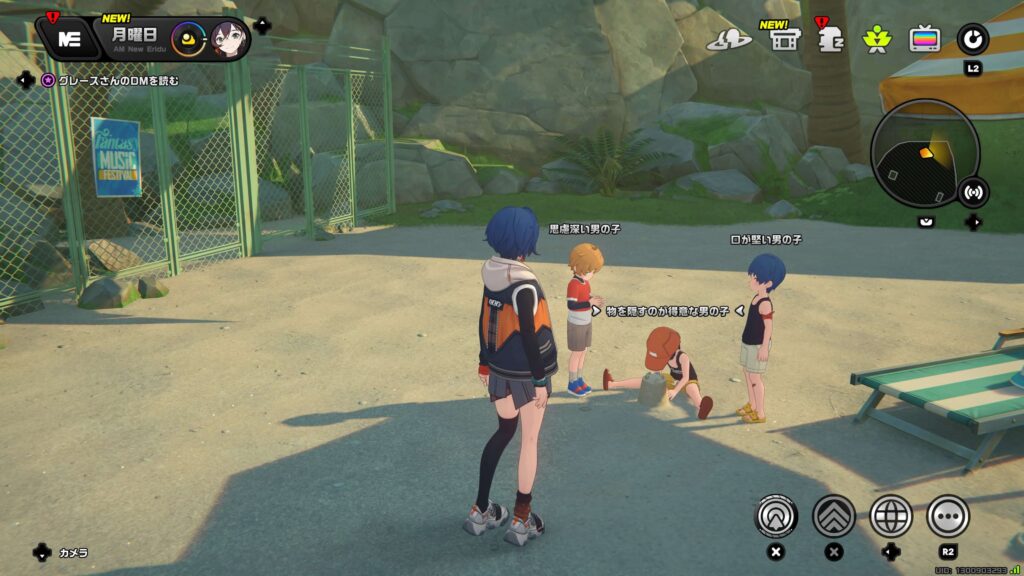This screenshot has width=1024, height=576.
Task: Activate the triple-chevron sprint button
Action: (x=833, y=516)
